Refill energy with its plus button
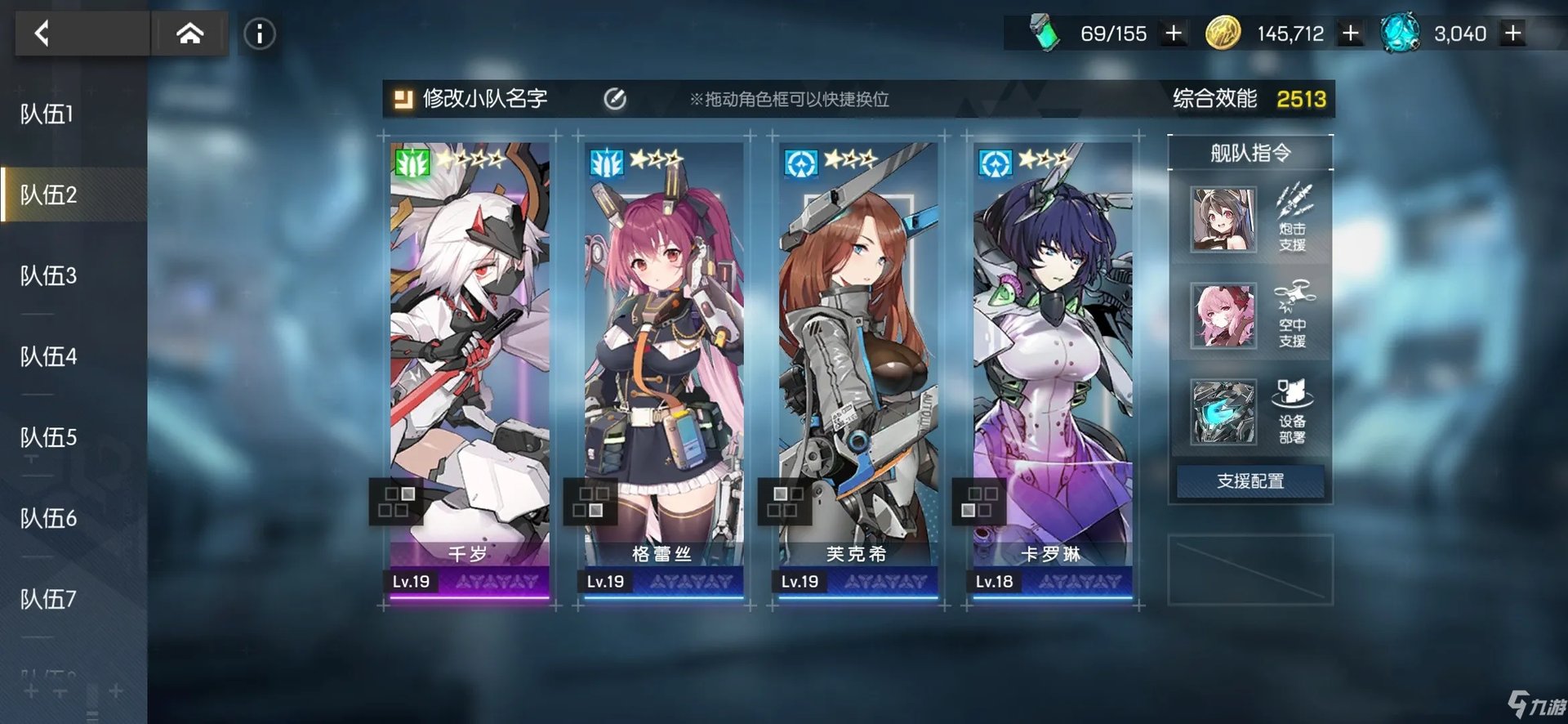This screenshot has height=724, width=1568. click(x=1174, y=34)
